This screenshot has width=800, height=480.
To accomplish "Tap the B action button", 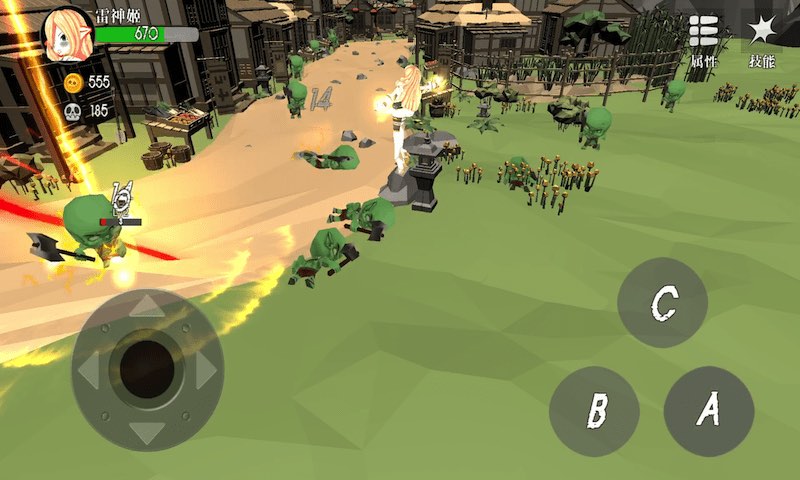I will pos(595,410).
